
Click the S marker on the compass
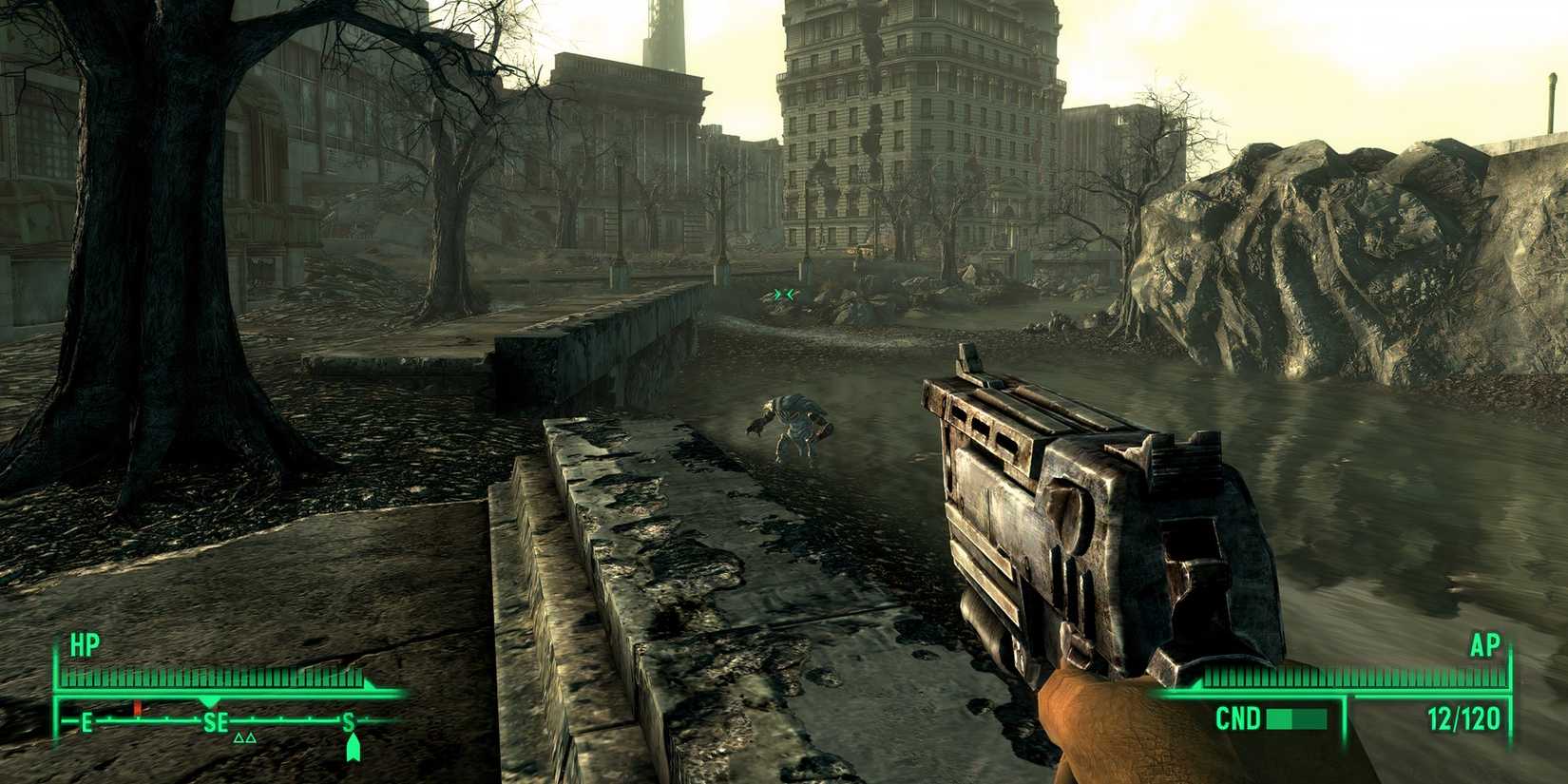pyautogui.click(x=349, y=722)
